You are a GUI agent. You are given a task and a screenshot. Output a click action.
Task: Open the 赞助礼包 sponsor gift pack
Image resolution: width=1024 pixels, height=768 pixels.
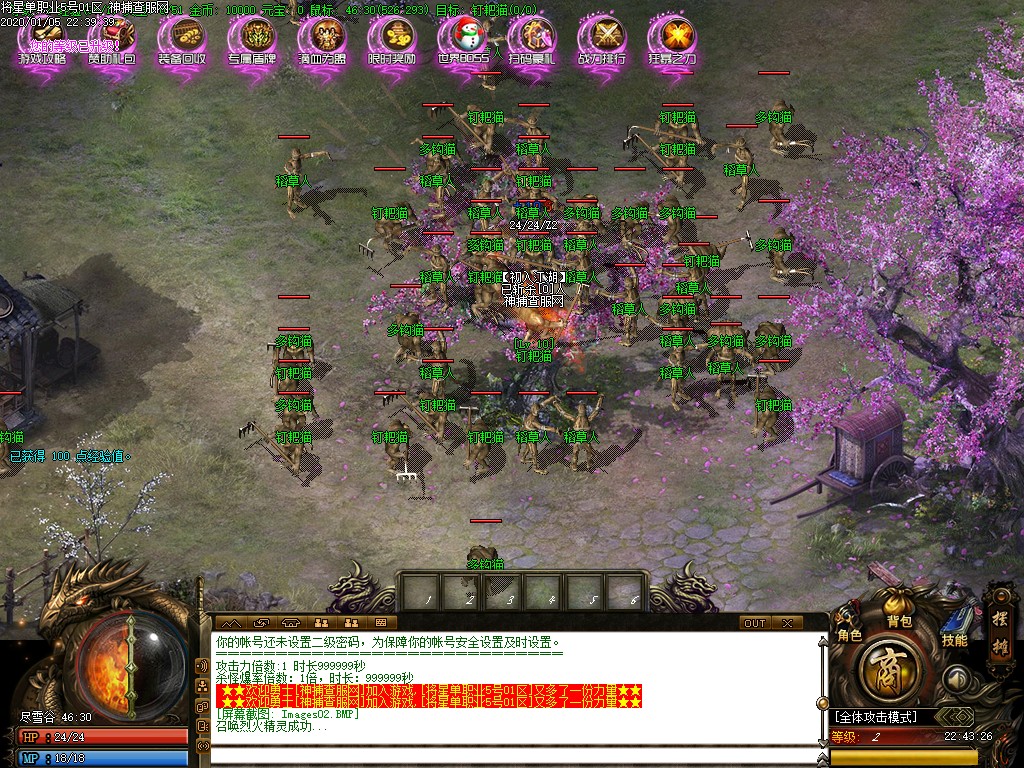[x=112, y=41]
